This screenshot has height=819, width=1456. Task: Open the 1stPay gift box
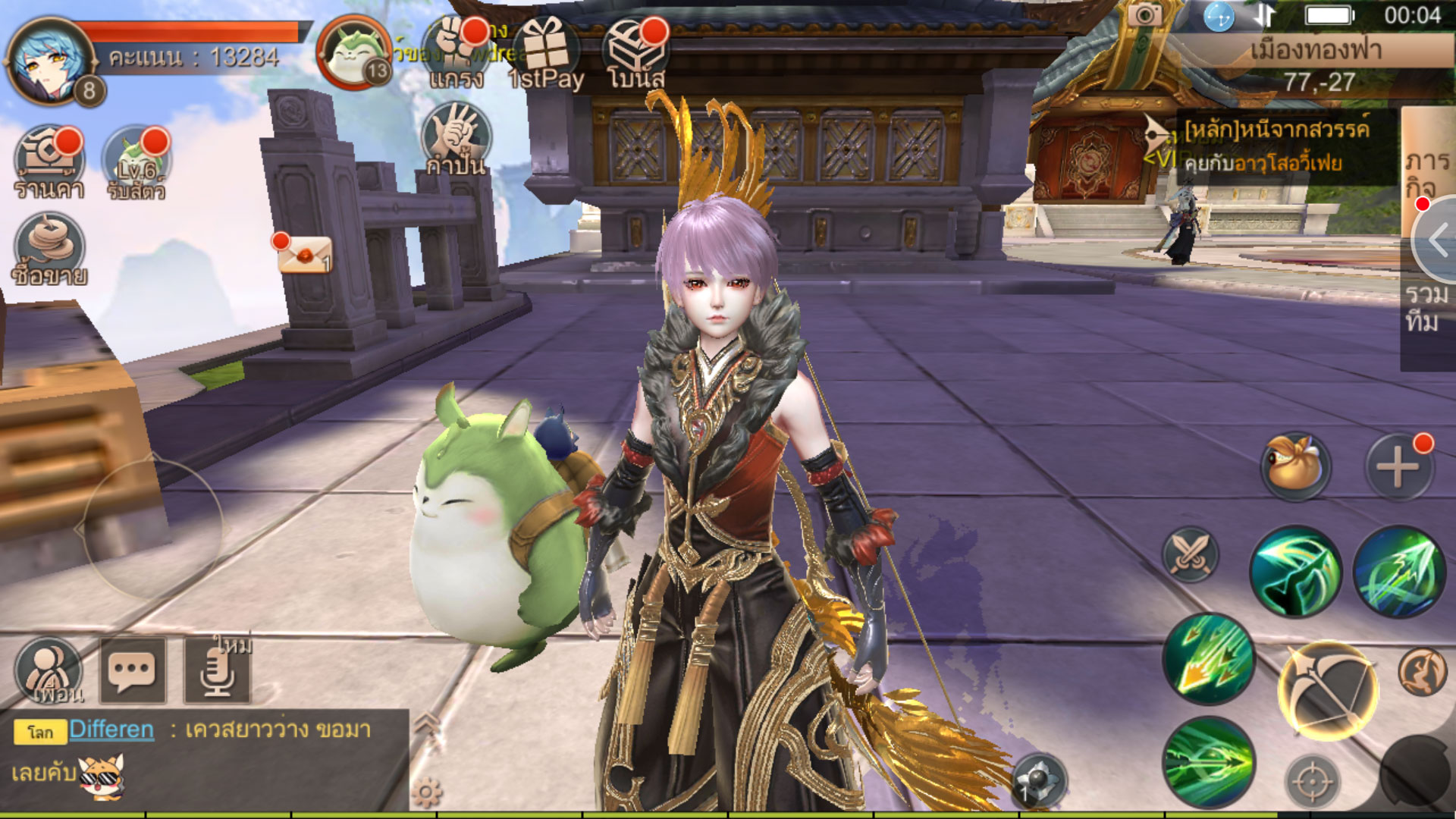(546, 53)
